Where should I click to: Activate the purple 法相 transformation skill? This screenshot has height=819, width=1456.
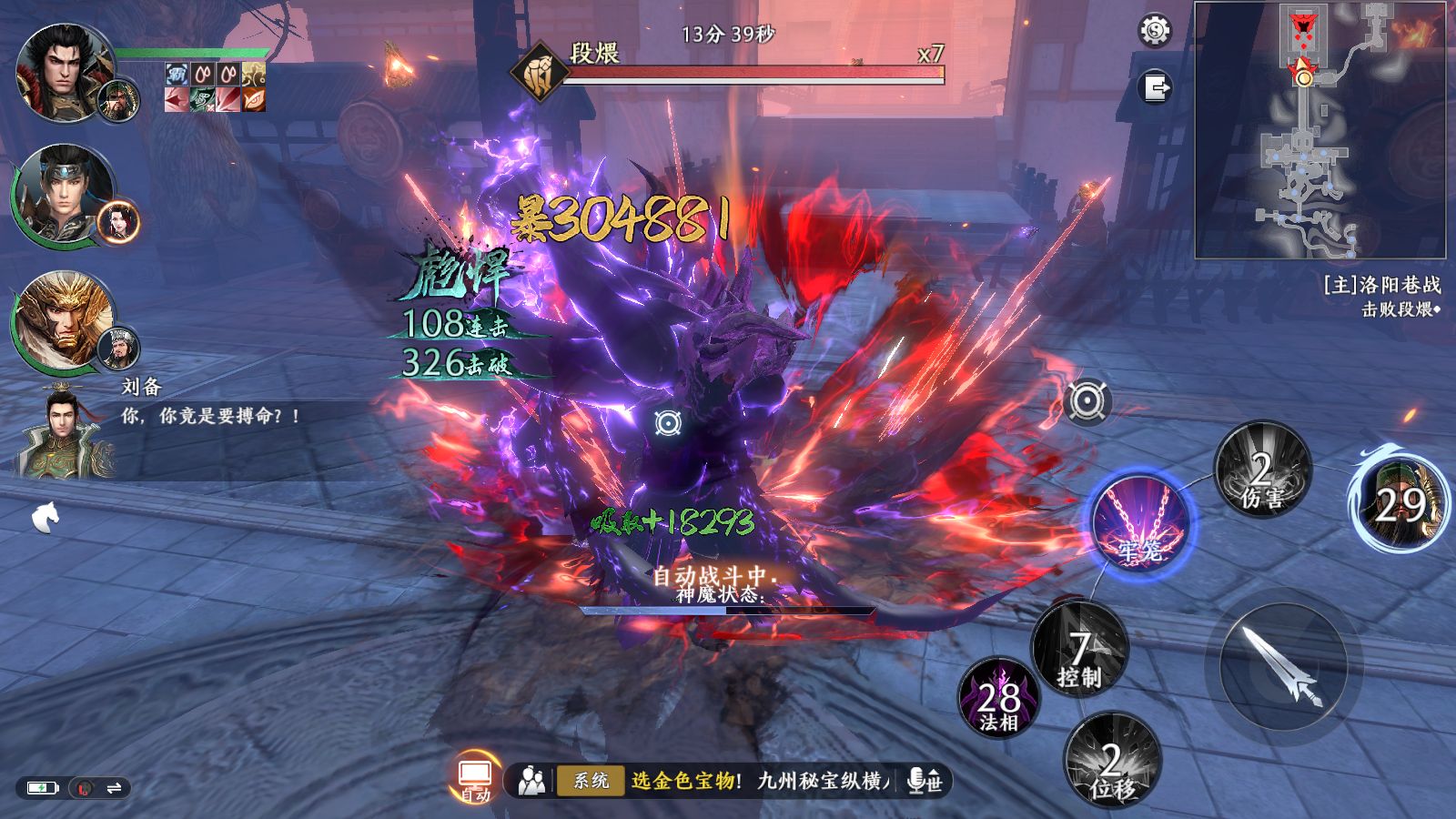coord(998,699)
